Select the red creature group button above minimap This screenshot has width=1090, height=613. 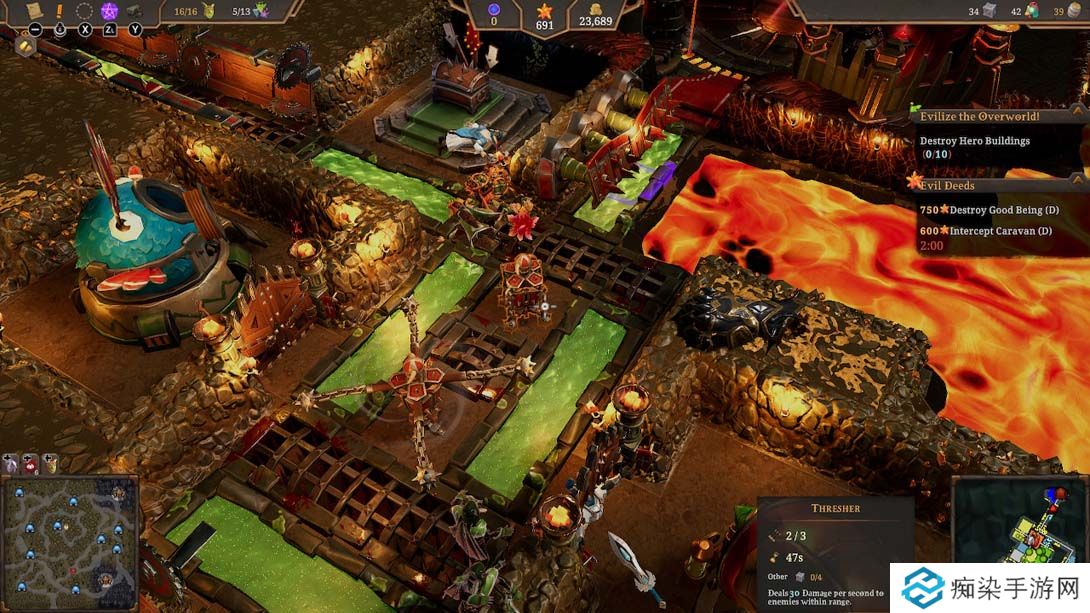click(31, 462)
